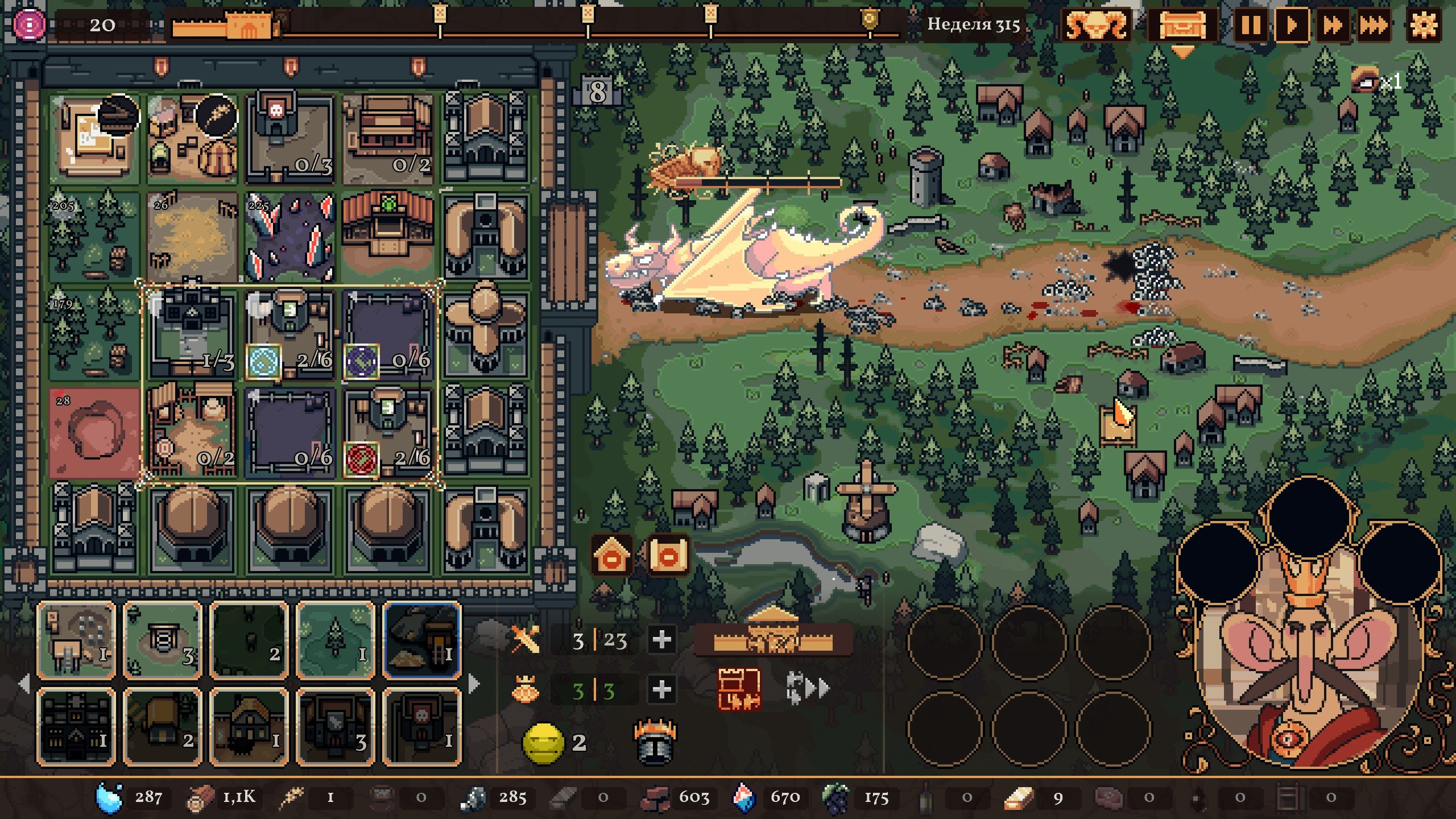Set game speed to normal play

coord(1291,26)
